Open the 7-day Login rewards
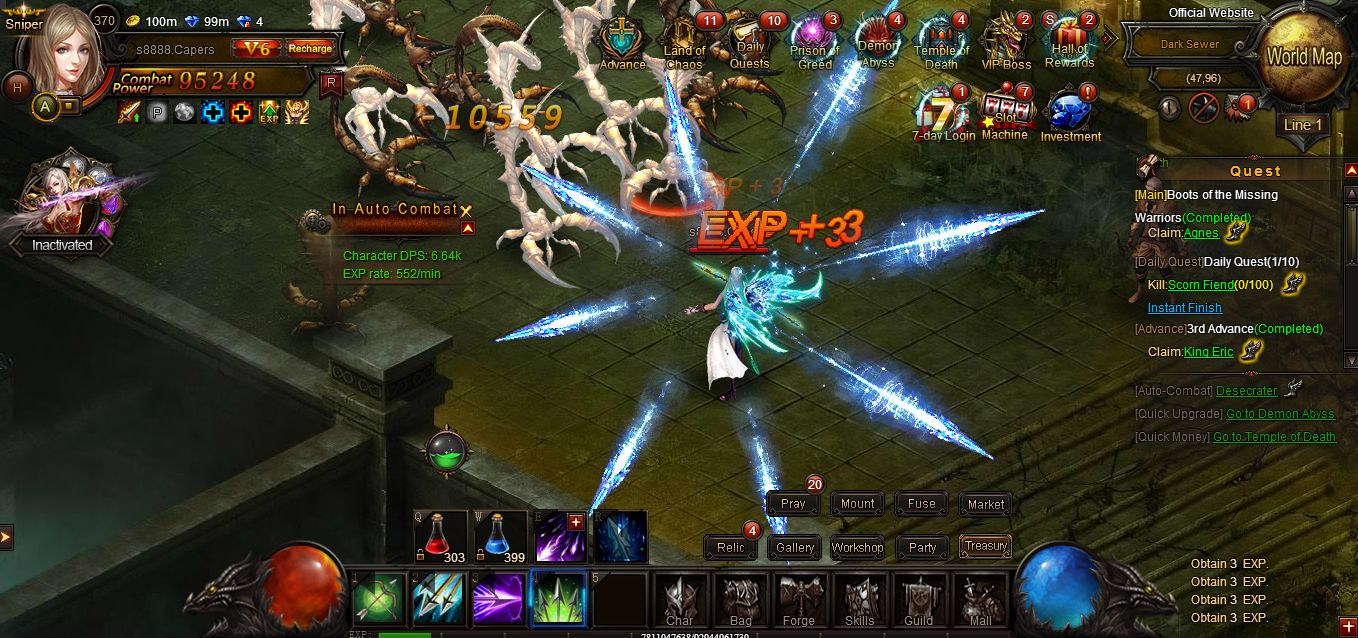The height and width of the screenshot is (638, 1358). point(943,116)
